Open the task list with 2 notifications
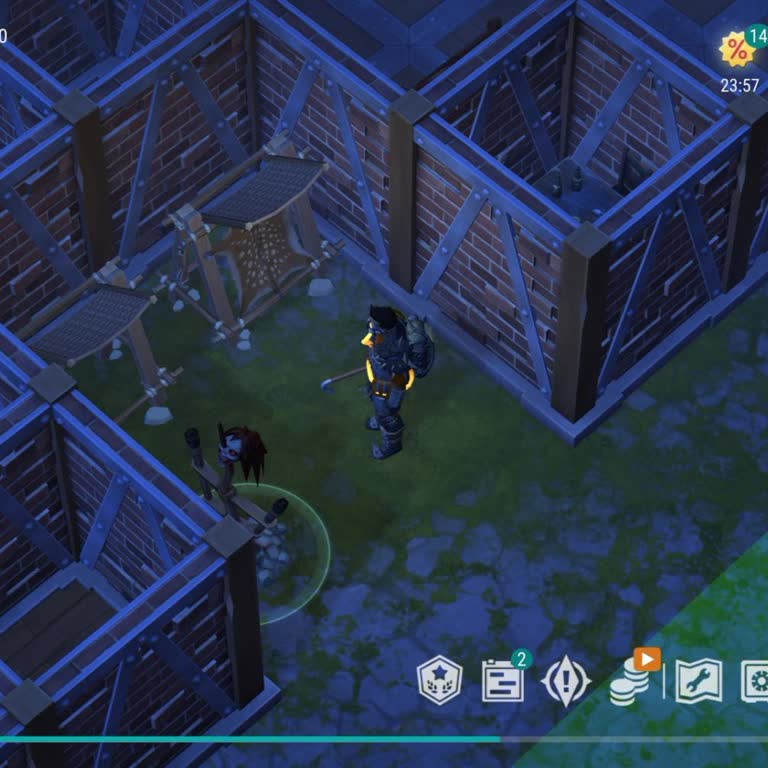Viewport: 768px width, 768px height. [502, 680]
